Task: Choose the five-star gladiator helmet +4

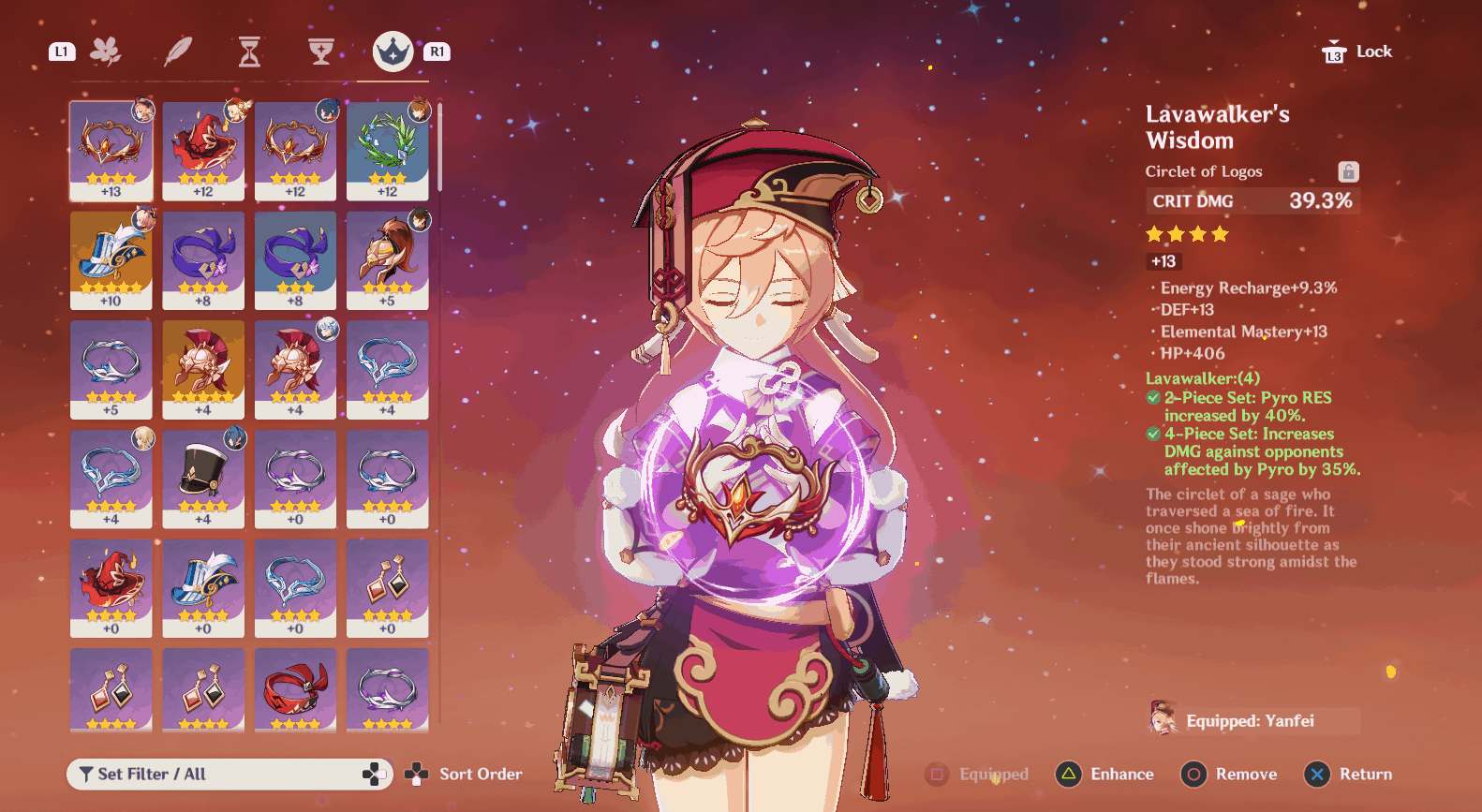Action: [203, 370]
